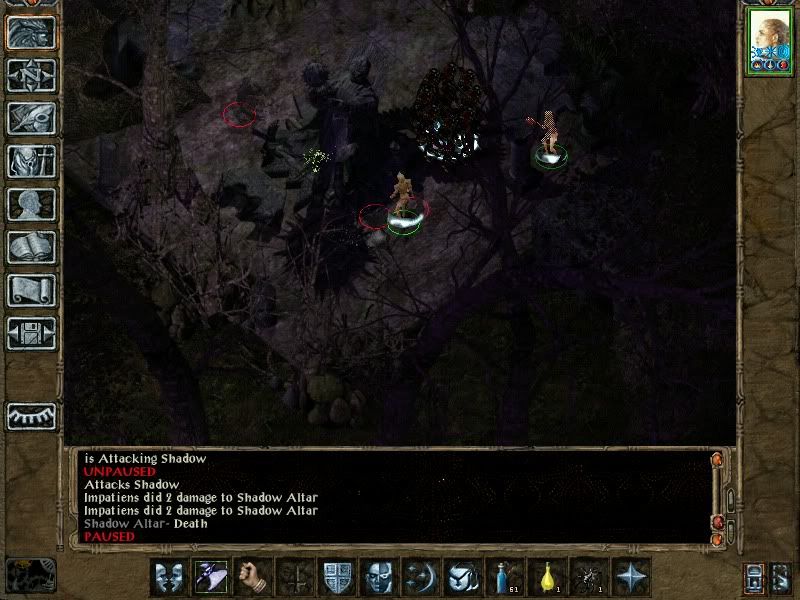The image size is (800, 600).
Task: Activate the shield guard button
Action: pyautogui.click(x=337, y=577)
